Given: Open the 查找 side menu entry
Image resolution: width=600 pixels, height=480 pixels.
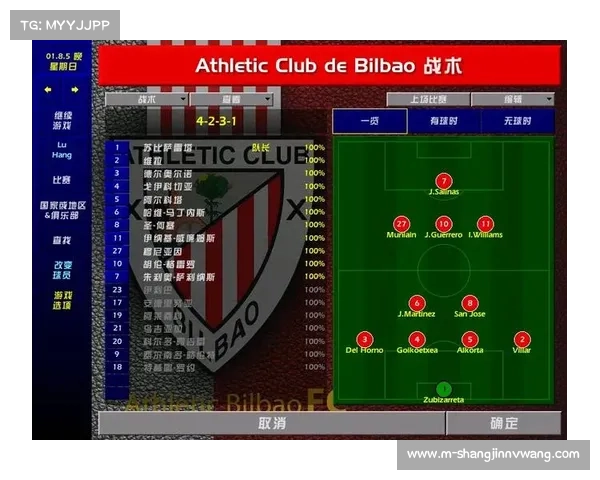Looking at the screenshot, I should 62,240.
